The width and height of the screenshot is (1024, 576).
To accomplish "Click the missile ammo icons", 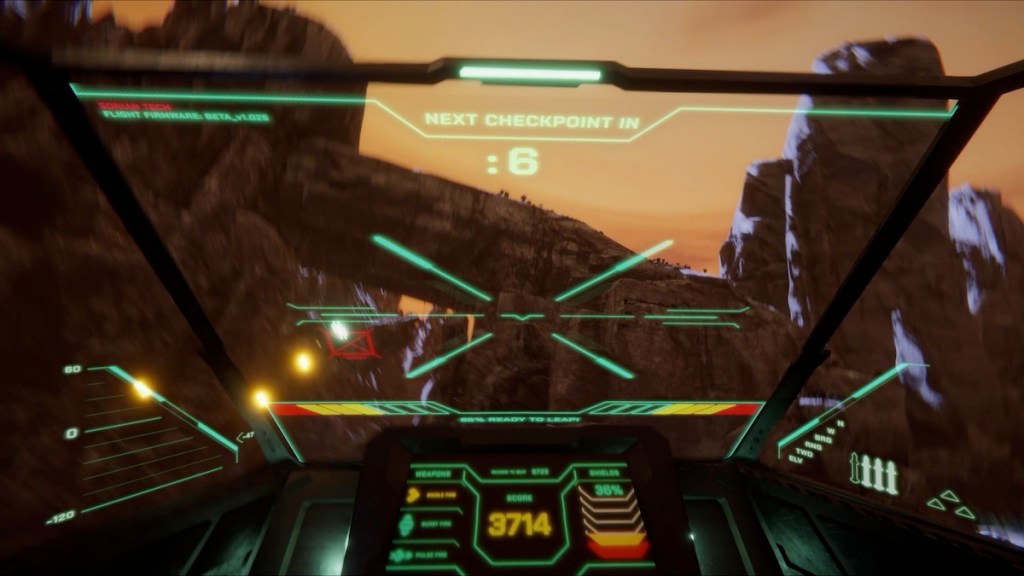I will (x=873, y=473).
